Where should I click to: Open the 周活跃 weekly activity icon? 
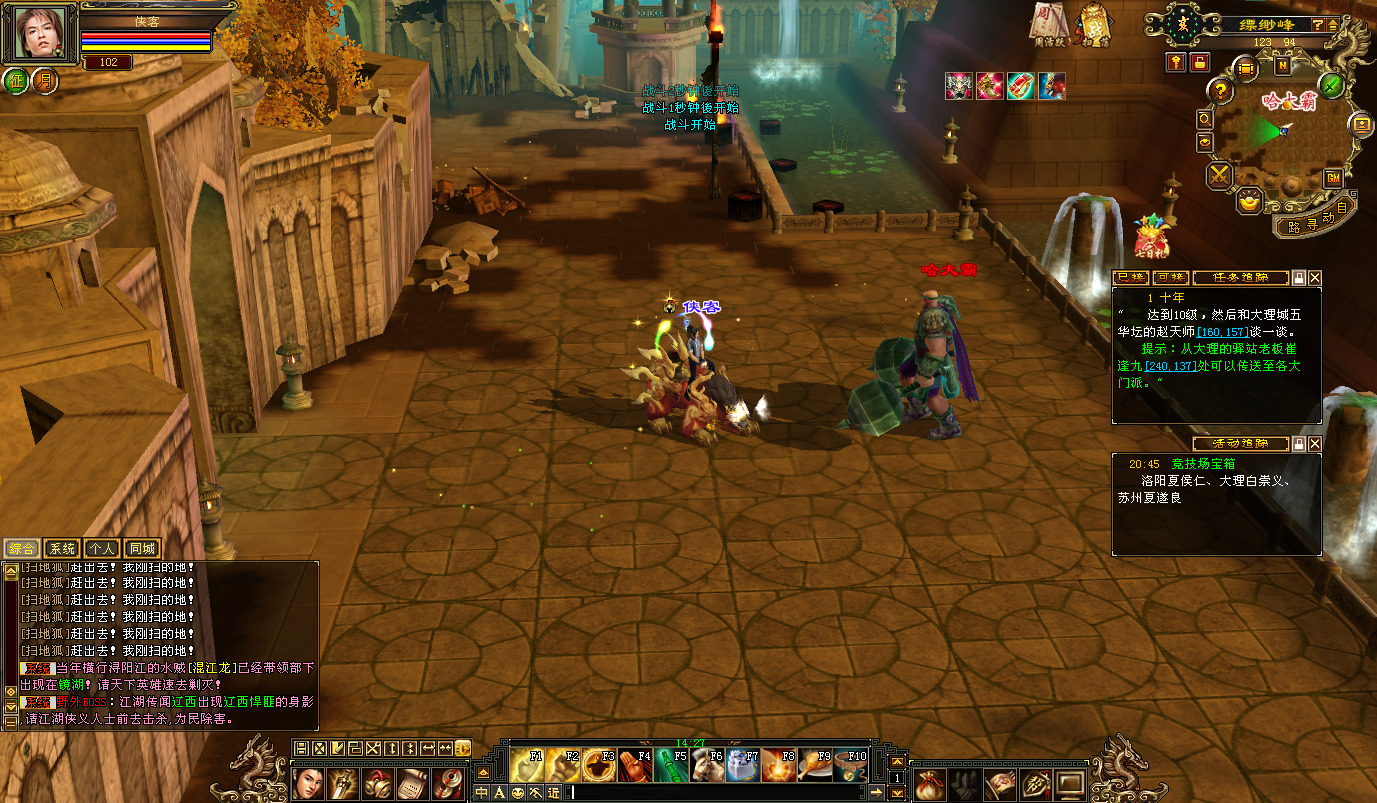click(1046, 23)
